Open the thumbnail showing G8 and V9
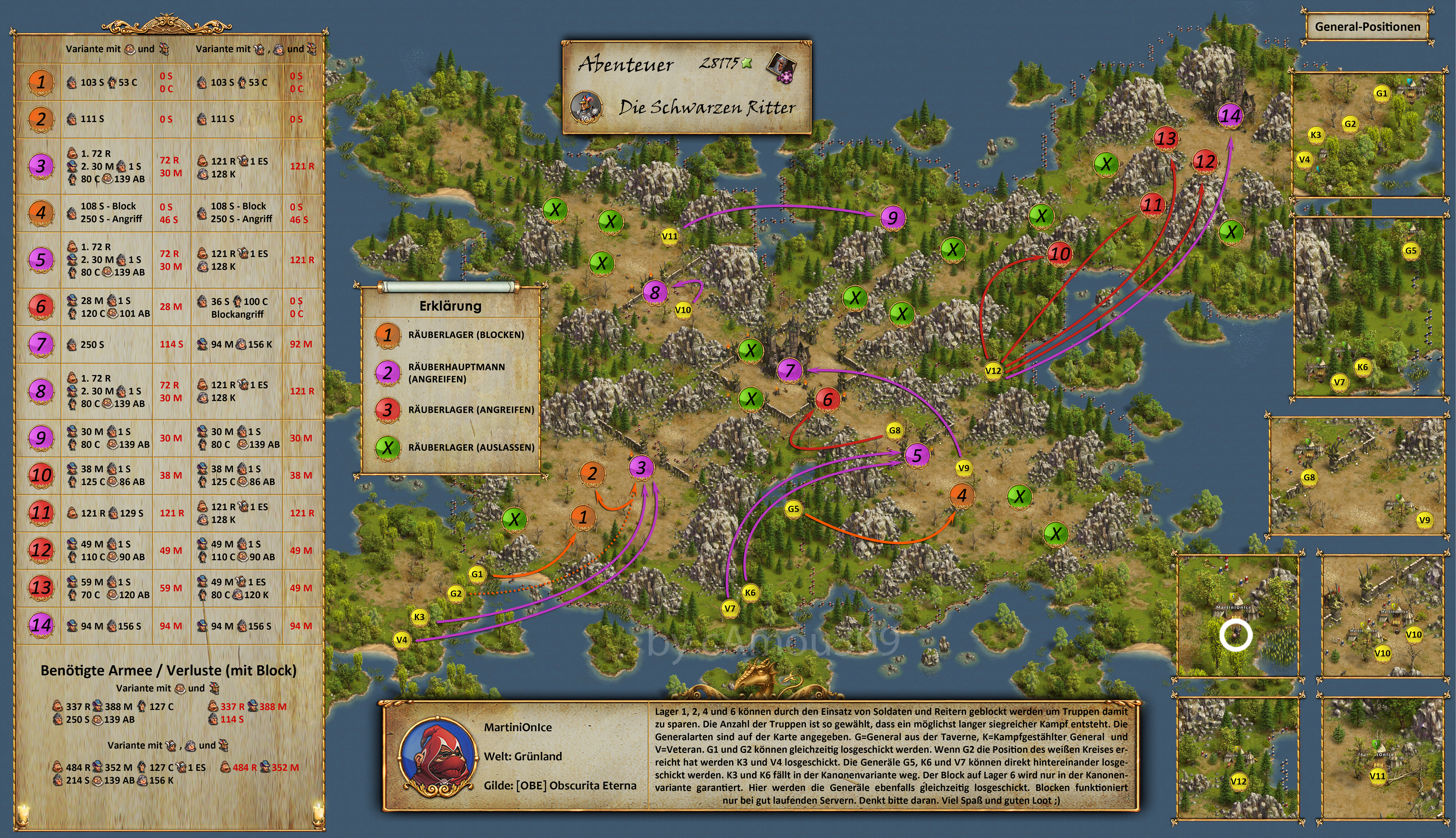 [1357, 477]
